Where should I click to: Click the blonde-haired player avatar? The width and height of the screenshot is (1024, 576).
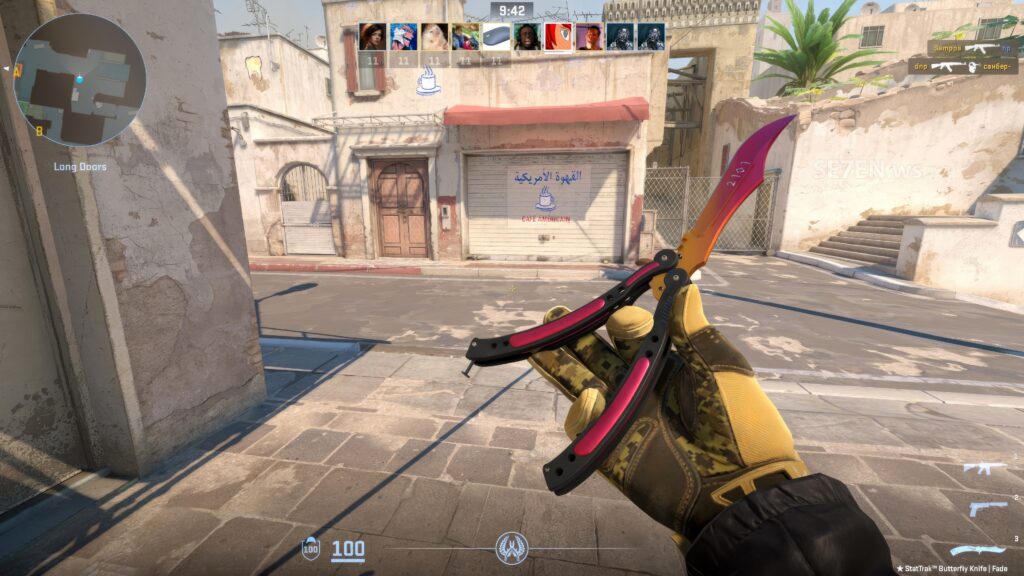point(434,37)
